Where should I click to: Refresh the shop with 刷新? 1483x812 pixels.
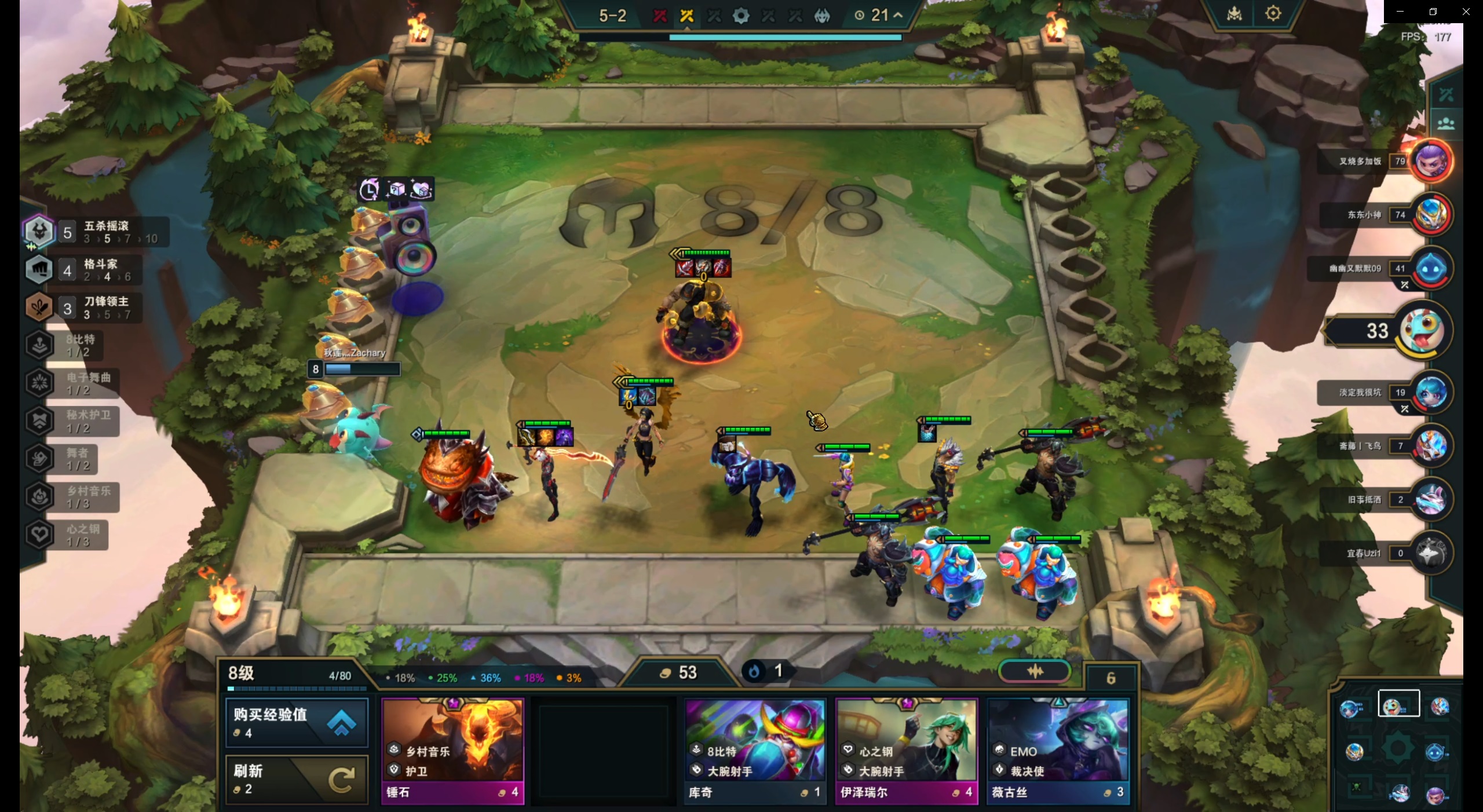pyautogui.click(x=296, y=779)
